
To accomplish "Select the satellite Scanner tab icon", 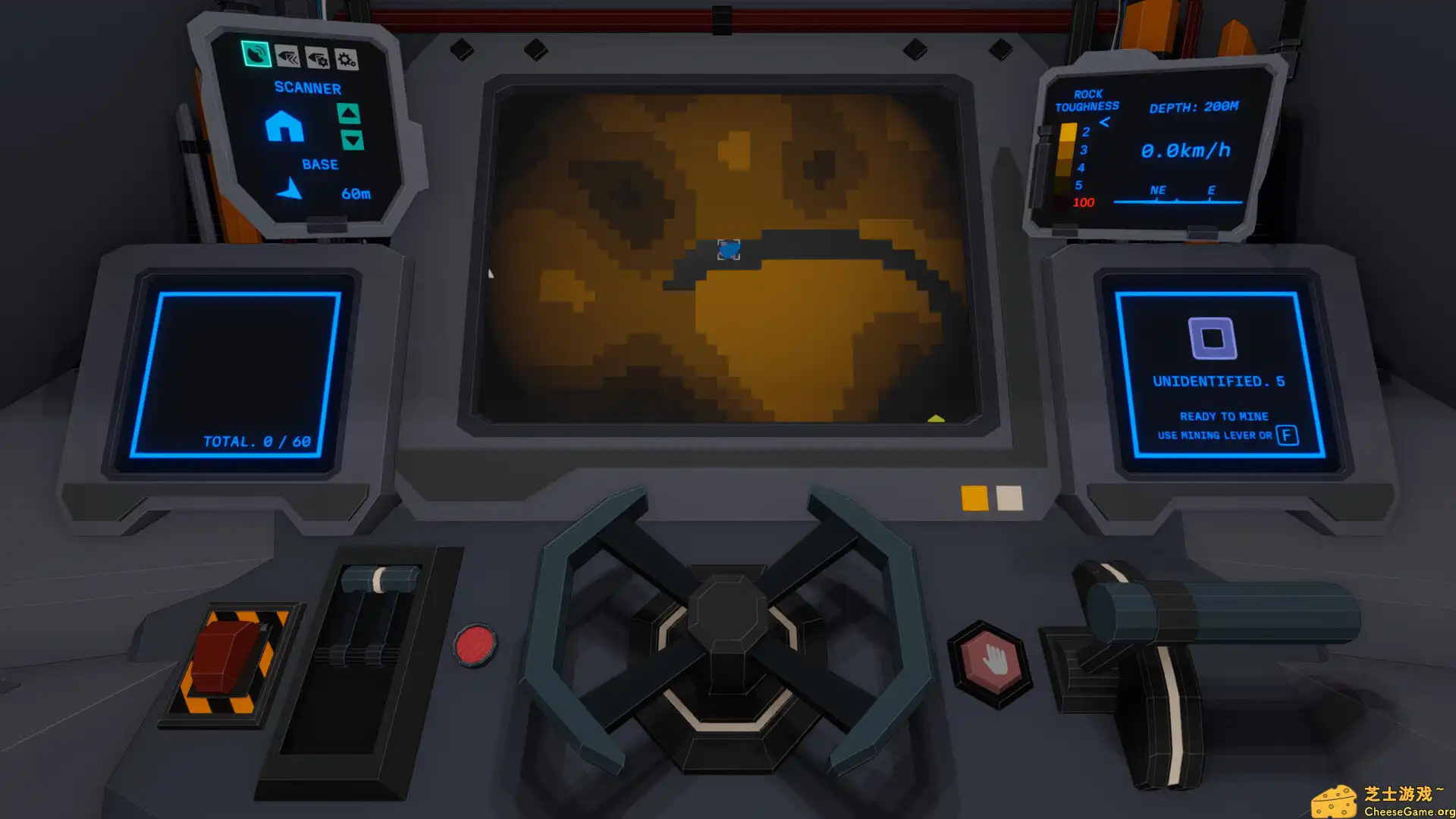I will tap(255, 55).
